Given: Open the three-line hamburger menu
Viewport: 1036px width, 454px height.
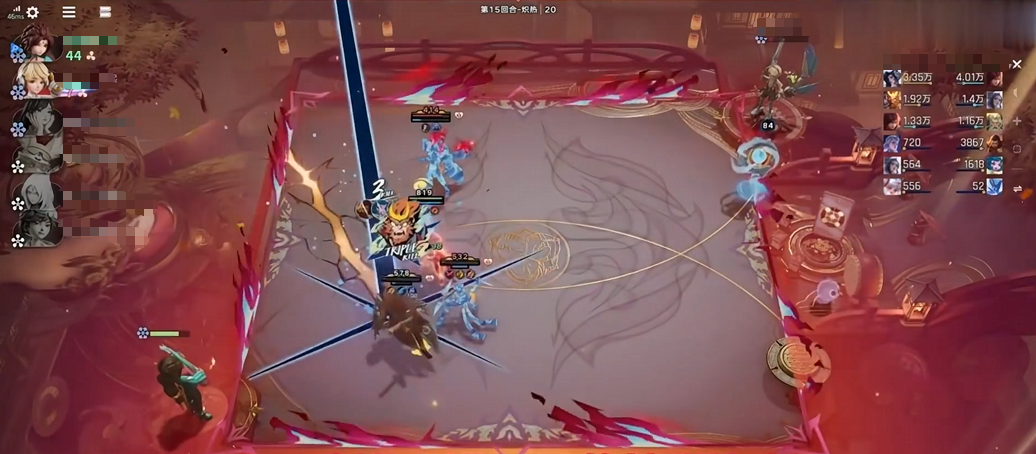Looking at the screenshot, I should click(69, 12).
